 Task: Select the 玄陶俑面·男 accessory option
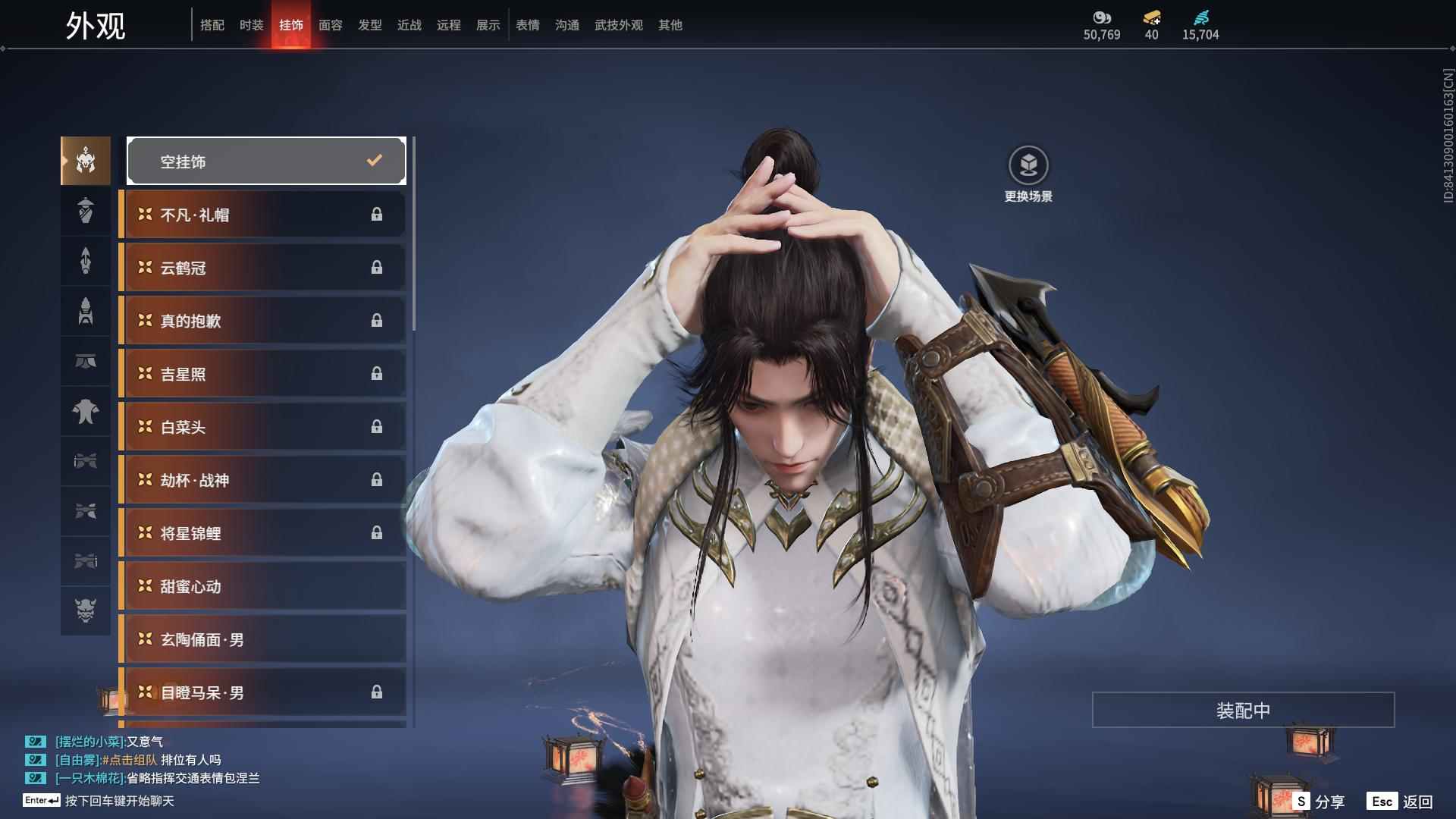[262, 639]
